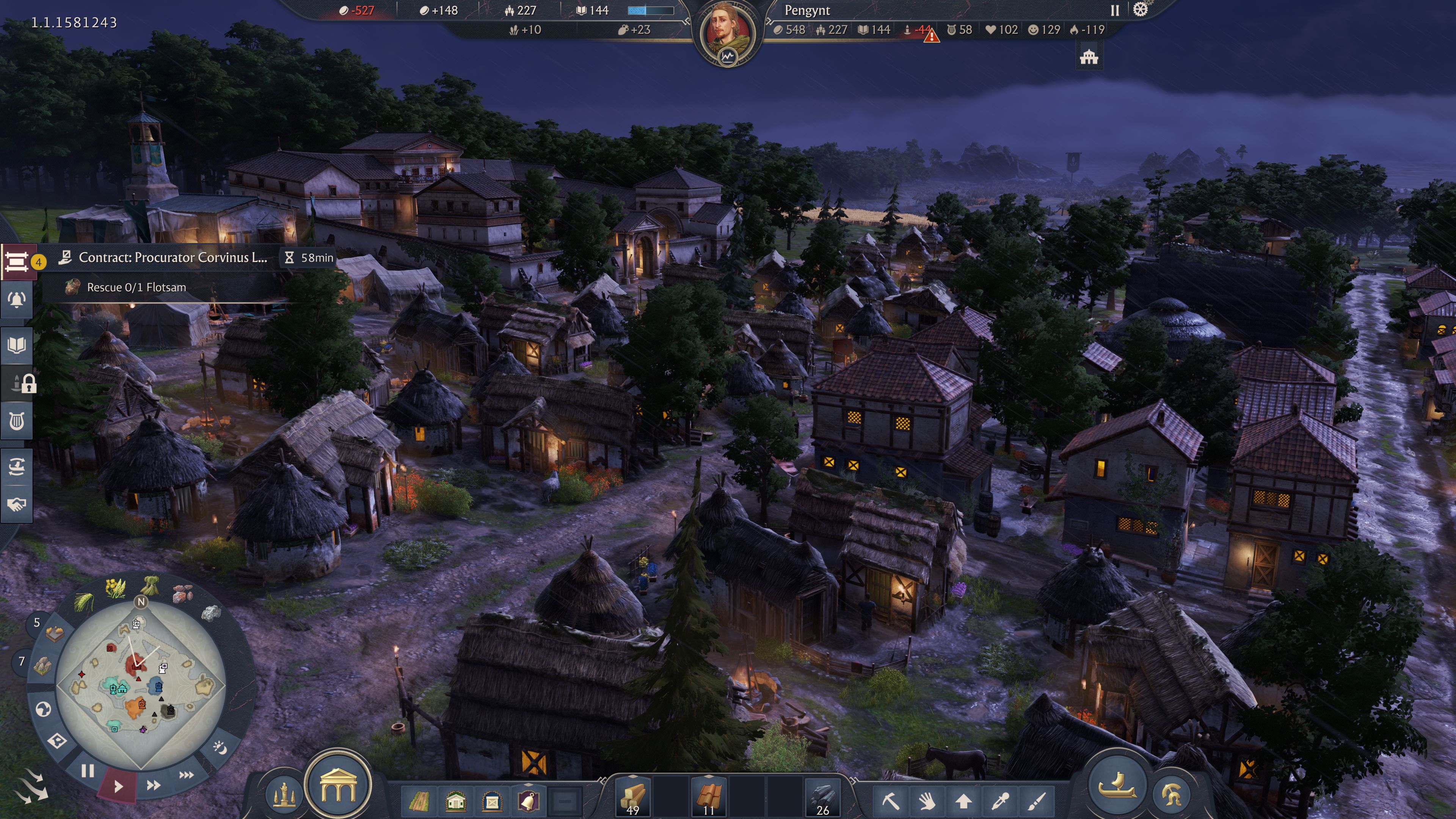Viewport: 1456px width, 819px height.
Task: Pause the game speed
Action: [88, 771]
